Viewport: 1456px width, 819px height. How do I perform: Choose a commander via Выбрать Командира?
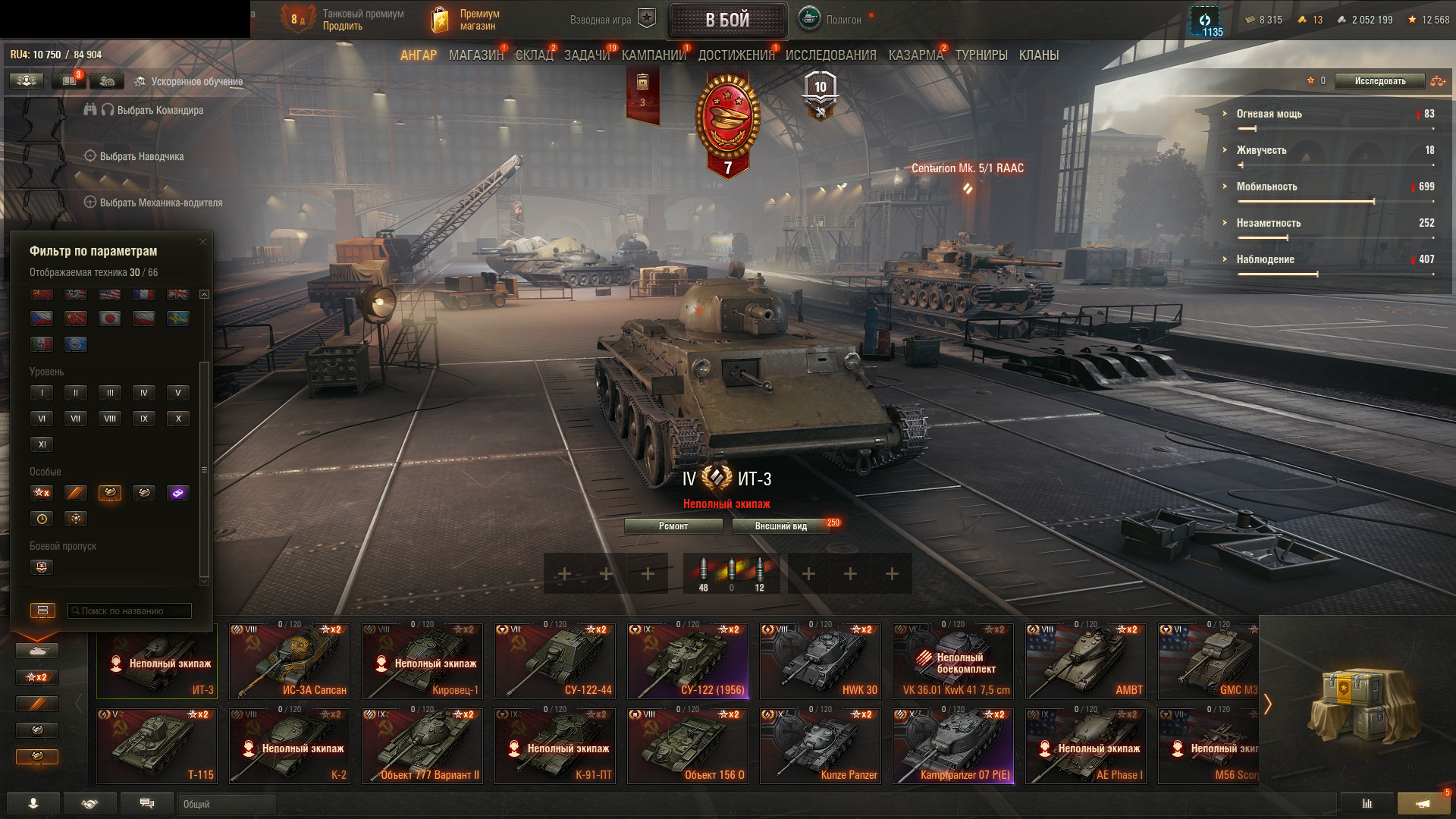pyautogui.click(x=159, y=111)
